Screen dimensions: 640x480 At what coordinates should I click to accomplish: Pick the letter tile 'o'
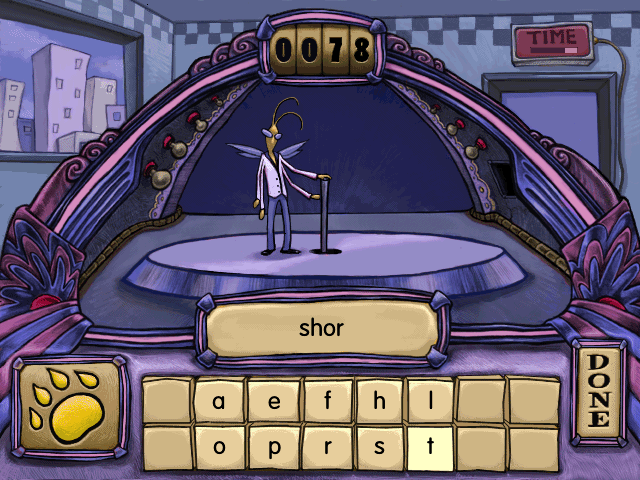(219, 447)
